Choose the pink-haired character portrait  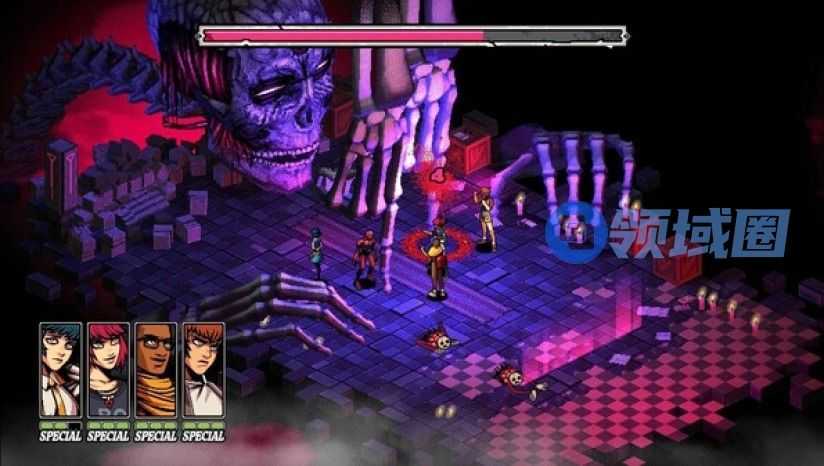(107, 369)
